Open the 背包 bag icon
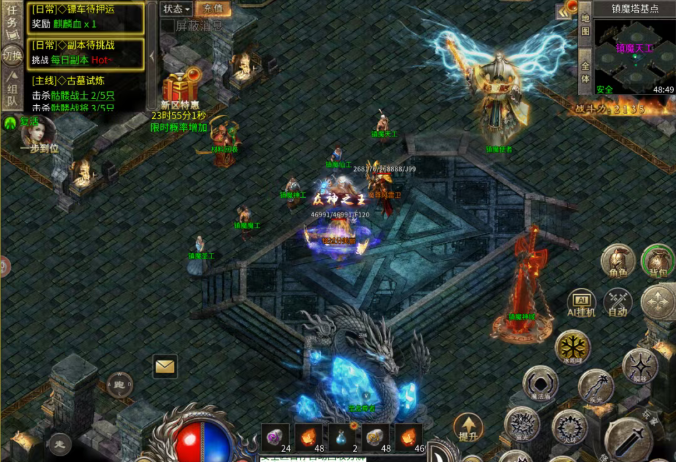 [x=657, y=262]
